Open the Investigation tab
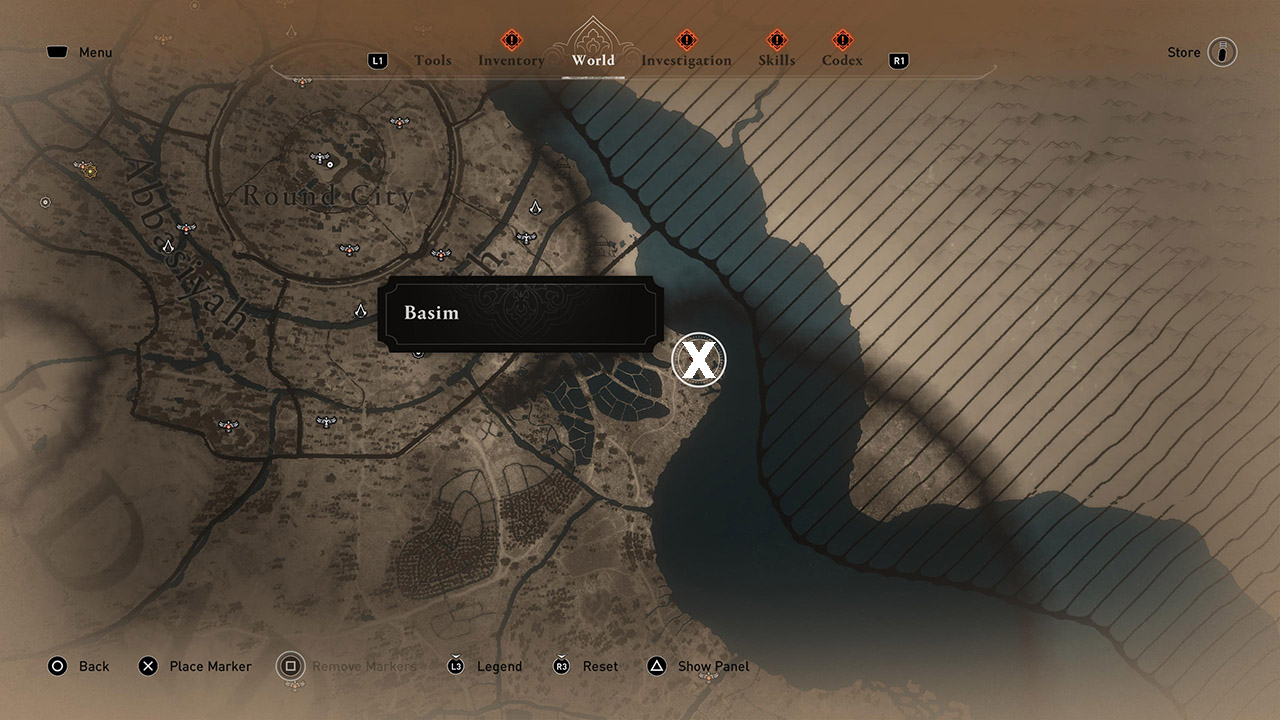The height and width of the screenshot is (720, 1280). [686, 60]
